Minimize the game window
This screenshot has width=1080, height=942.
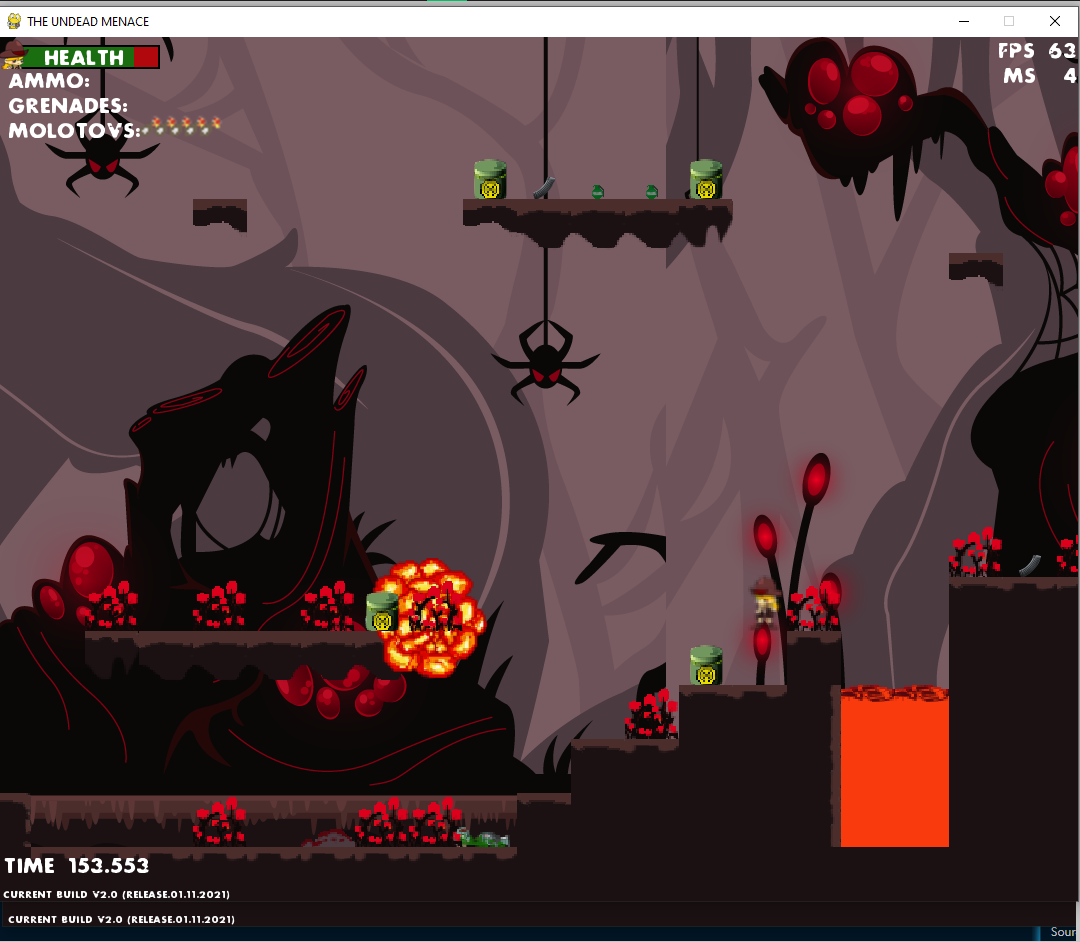point(964,21)
